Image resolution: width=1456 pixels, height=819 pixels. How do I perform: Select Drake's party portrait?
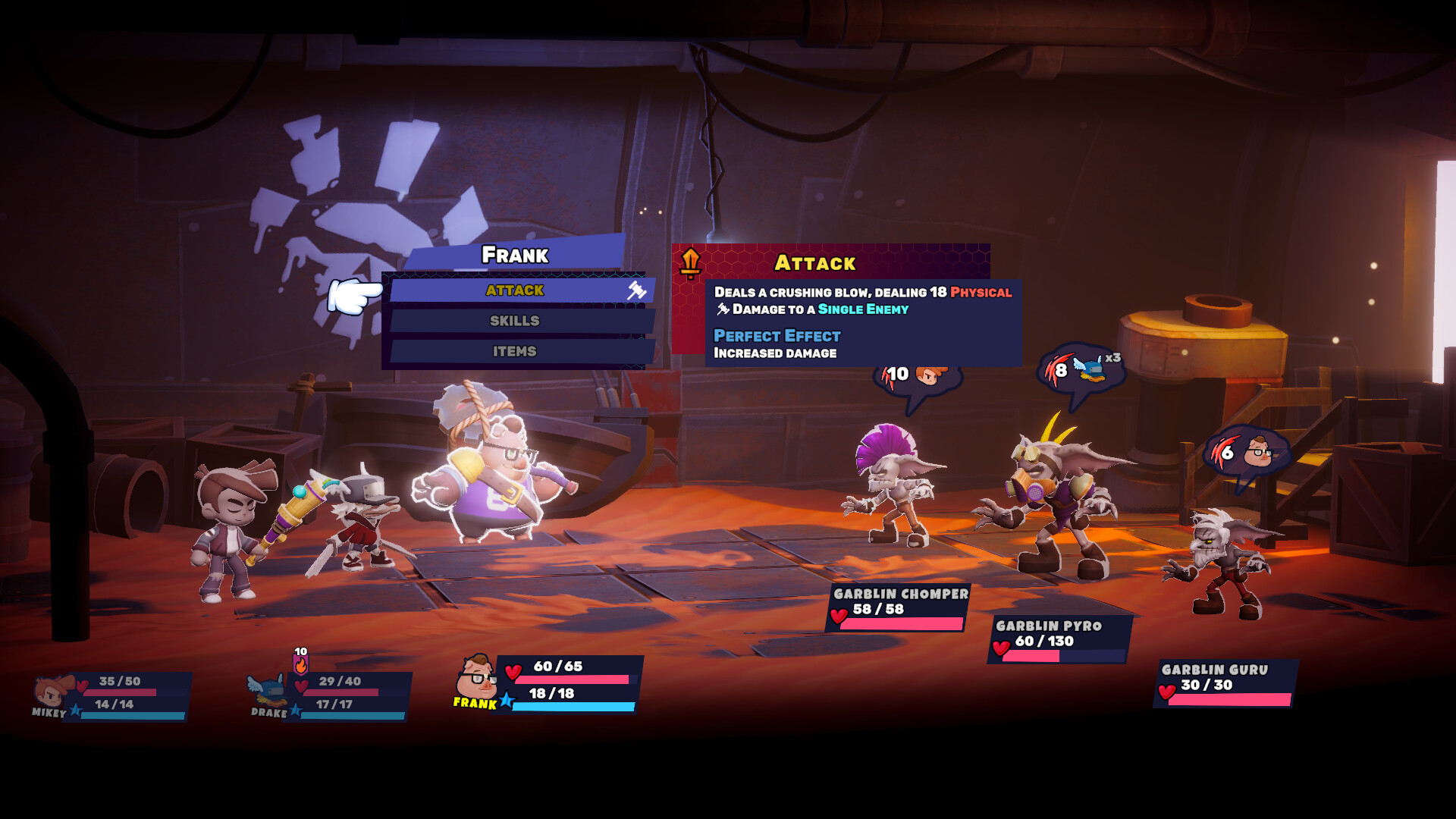(267, 690)
